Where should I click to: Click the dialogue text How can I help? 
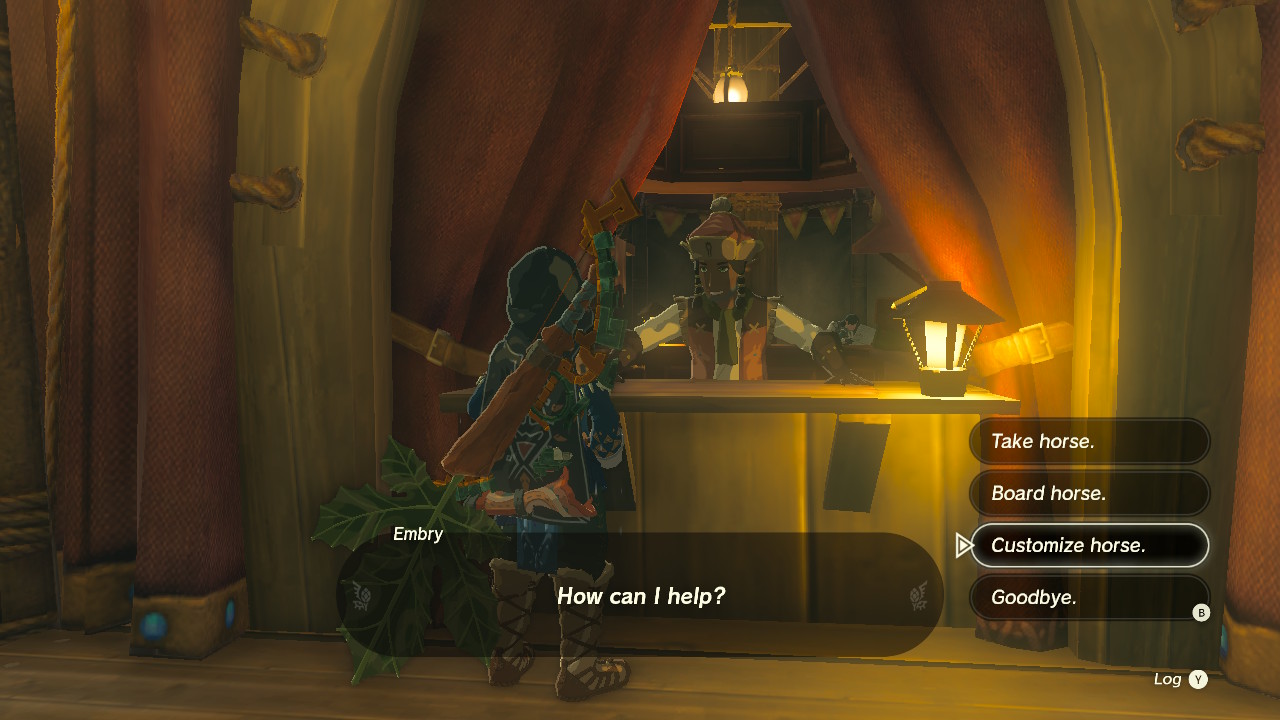(x=642, y=595)
